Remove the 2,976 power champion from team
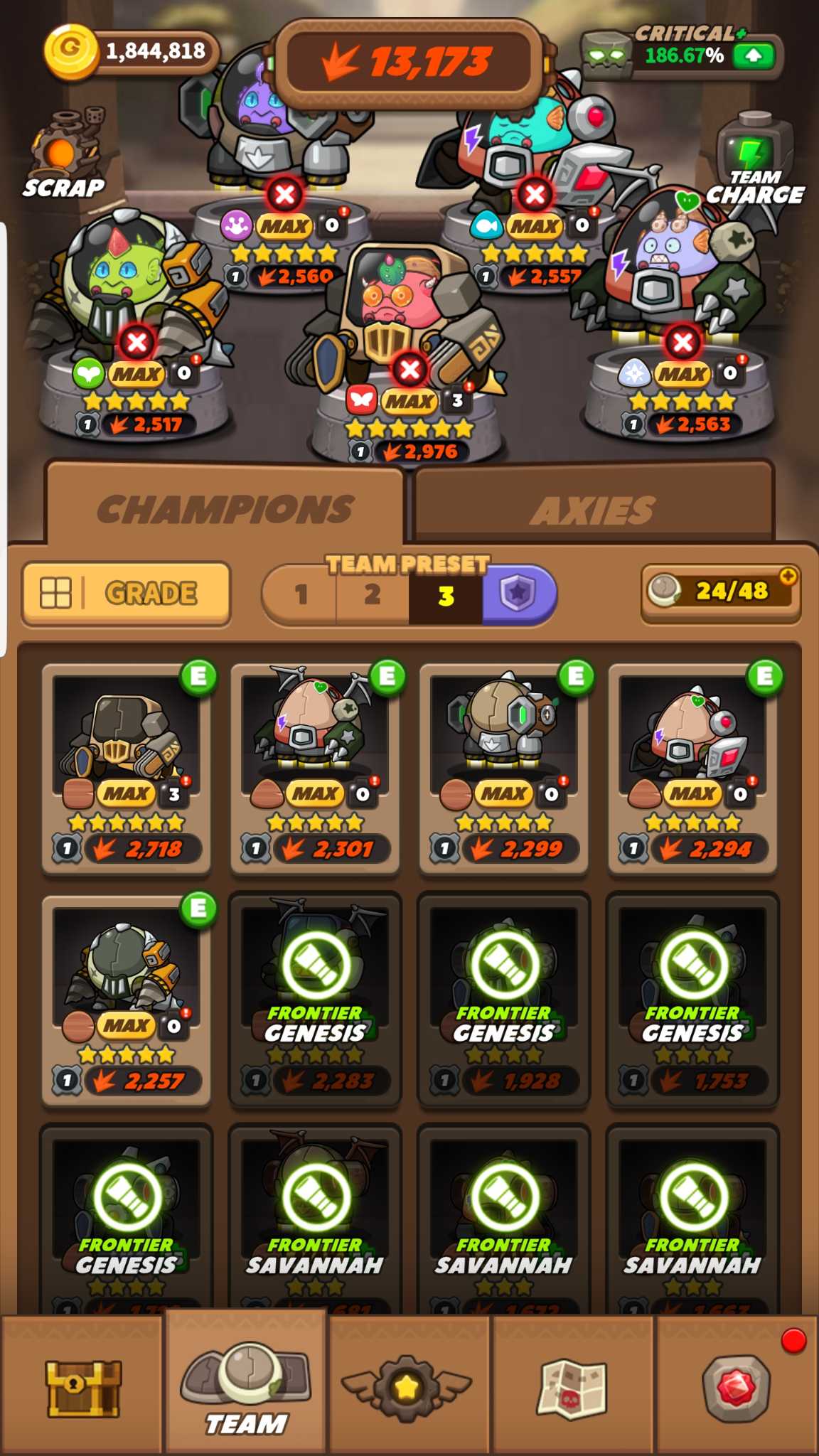 [410, 369]
